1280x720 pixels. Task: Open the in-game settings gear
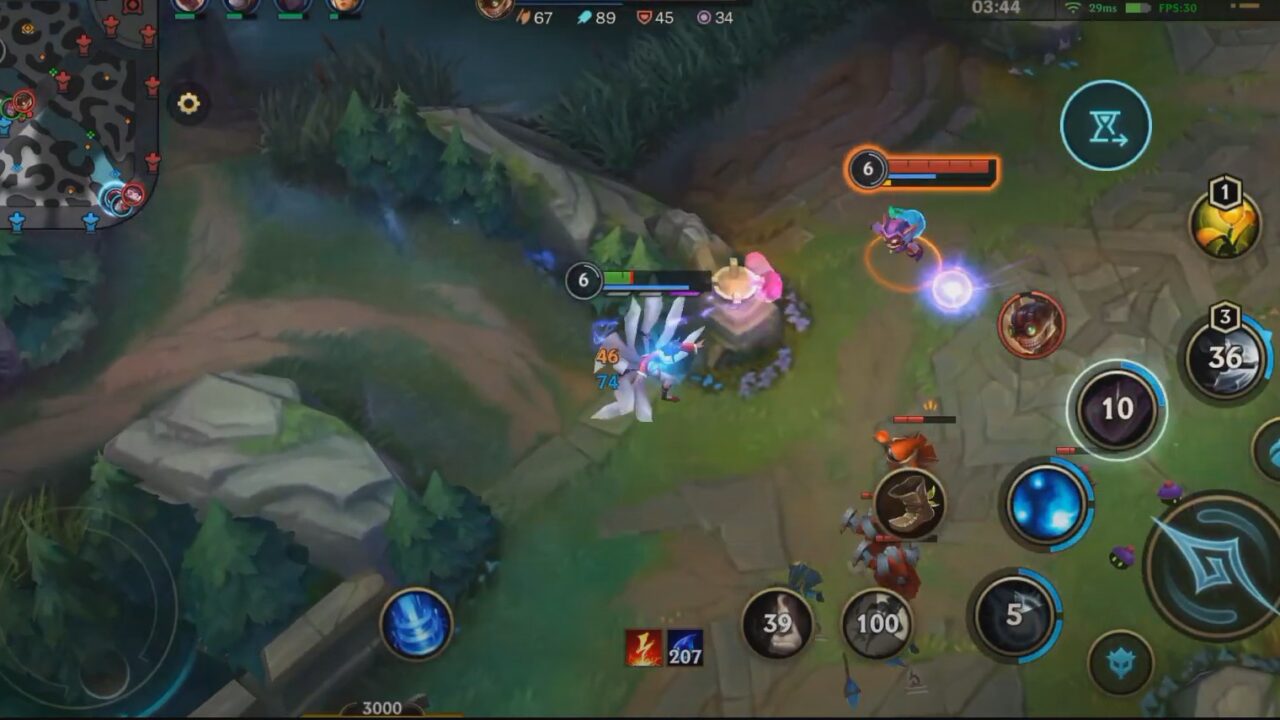tap(190, 103)
